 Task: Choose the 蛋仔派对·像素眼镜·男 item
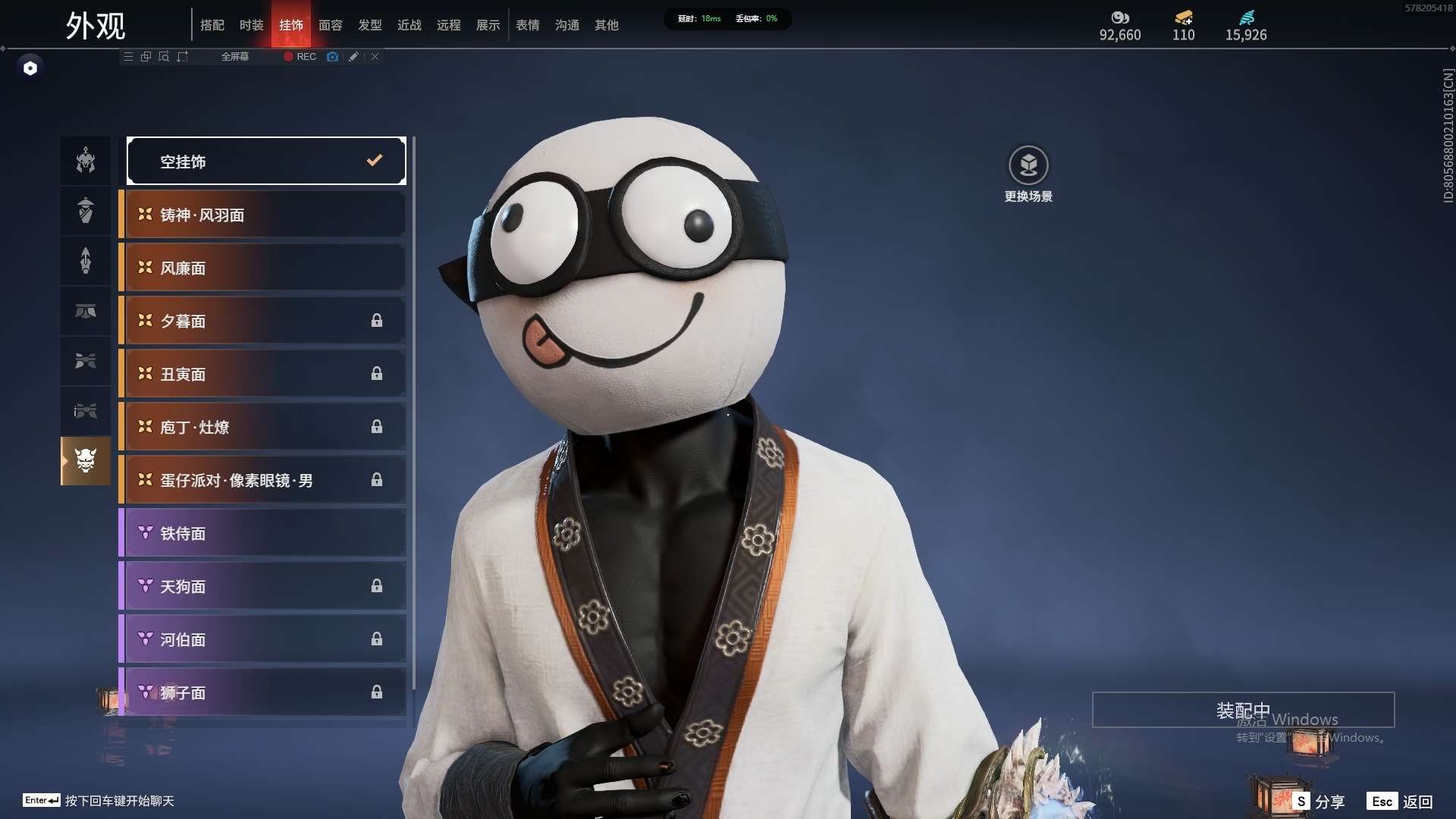click(x=262, y=480)
